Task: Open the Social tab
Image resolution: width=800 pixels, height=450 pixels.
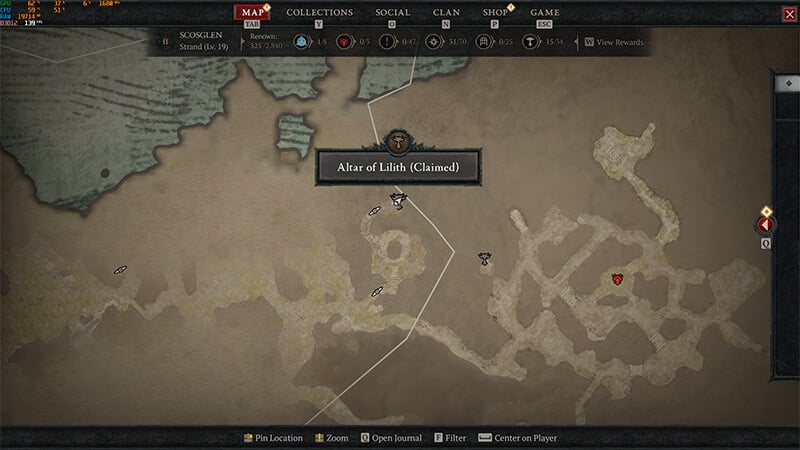Action: tap(392, 13)
